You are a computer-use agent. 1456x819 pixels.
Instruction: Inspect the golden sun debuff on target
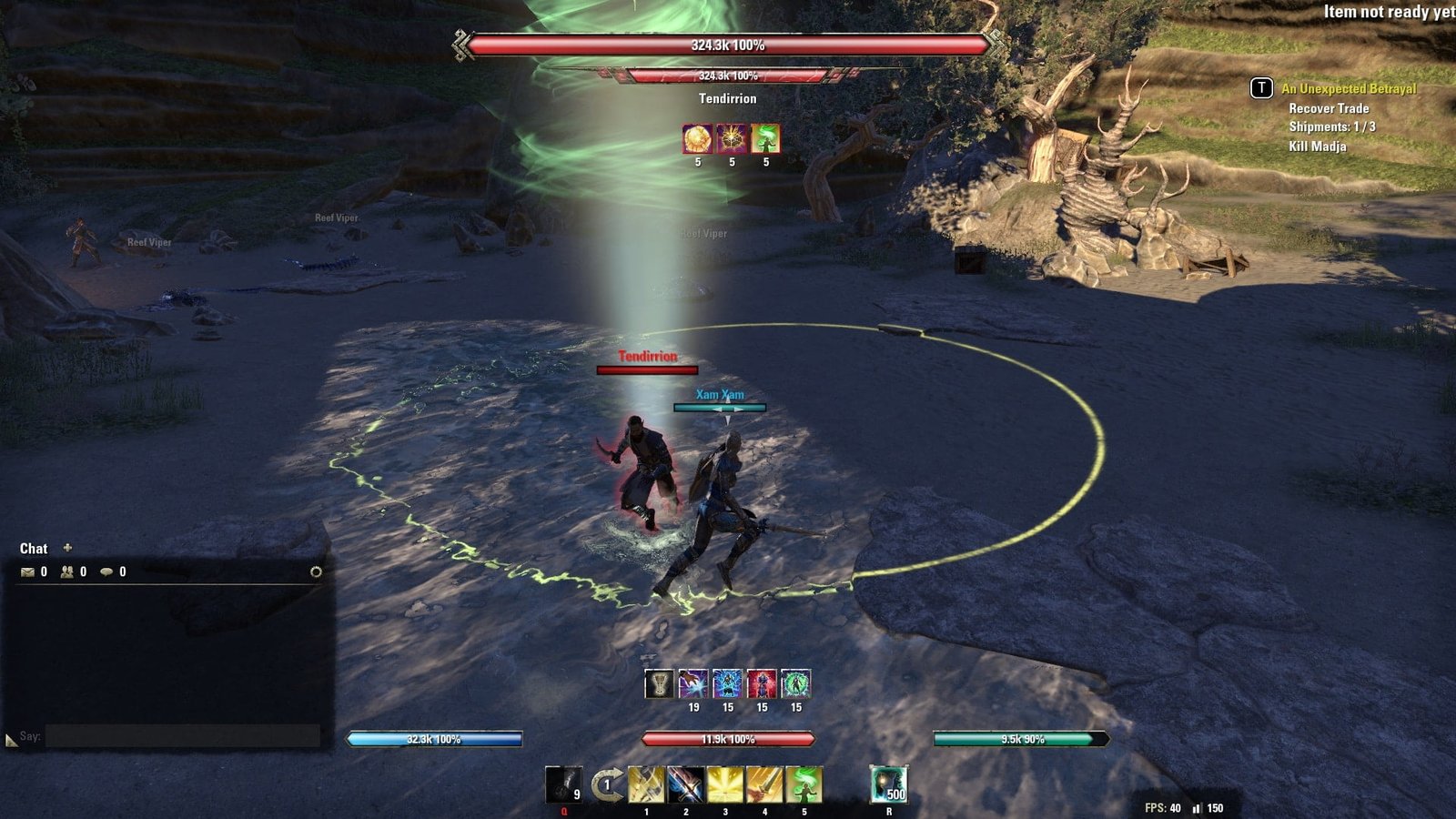(x=698, y=139)
